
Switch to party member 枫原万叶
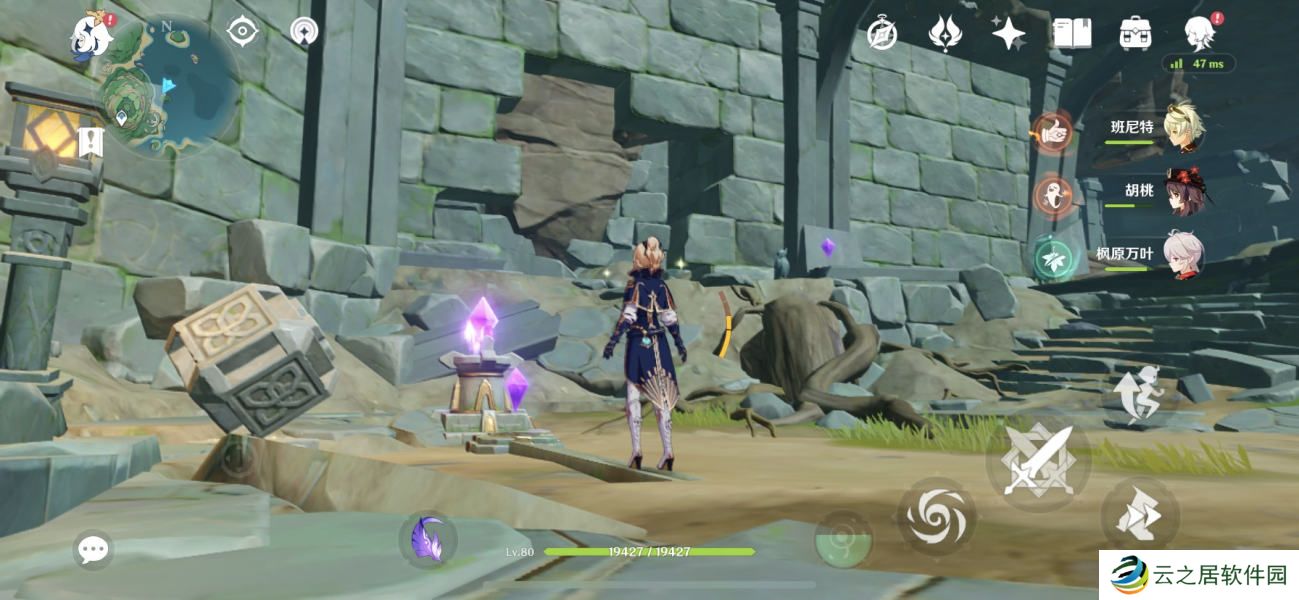pos(1182,256)
